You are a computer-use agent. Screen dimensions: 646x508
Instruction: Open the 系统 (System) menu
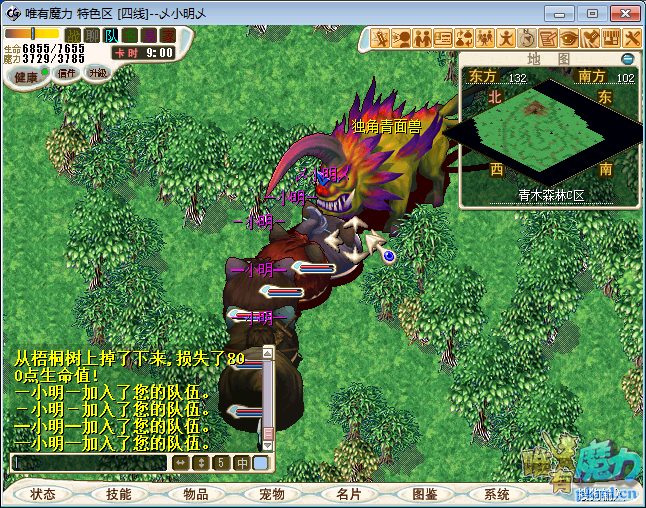[497, 494]
